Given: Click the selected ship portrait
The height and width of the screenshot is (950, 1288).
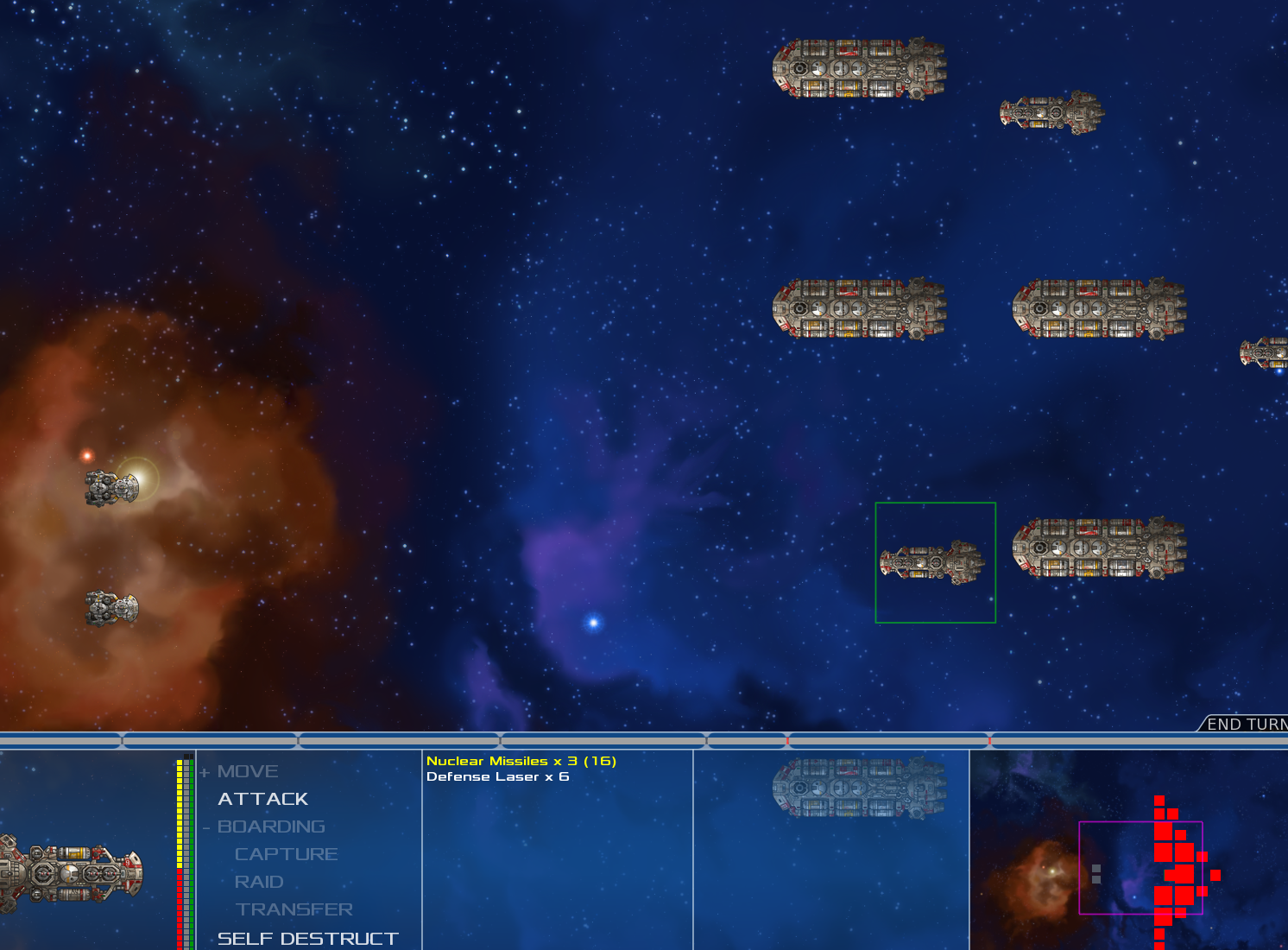Looking at the screenshot, I should [73, 872].
